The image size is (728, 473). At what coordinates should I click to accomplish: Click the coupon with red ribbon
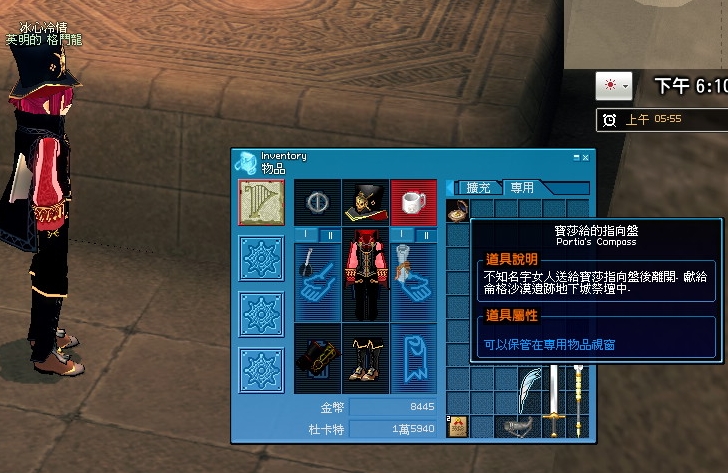click(x=457, y=428)
